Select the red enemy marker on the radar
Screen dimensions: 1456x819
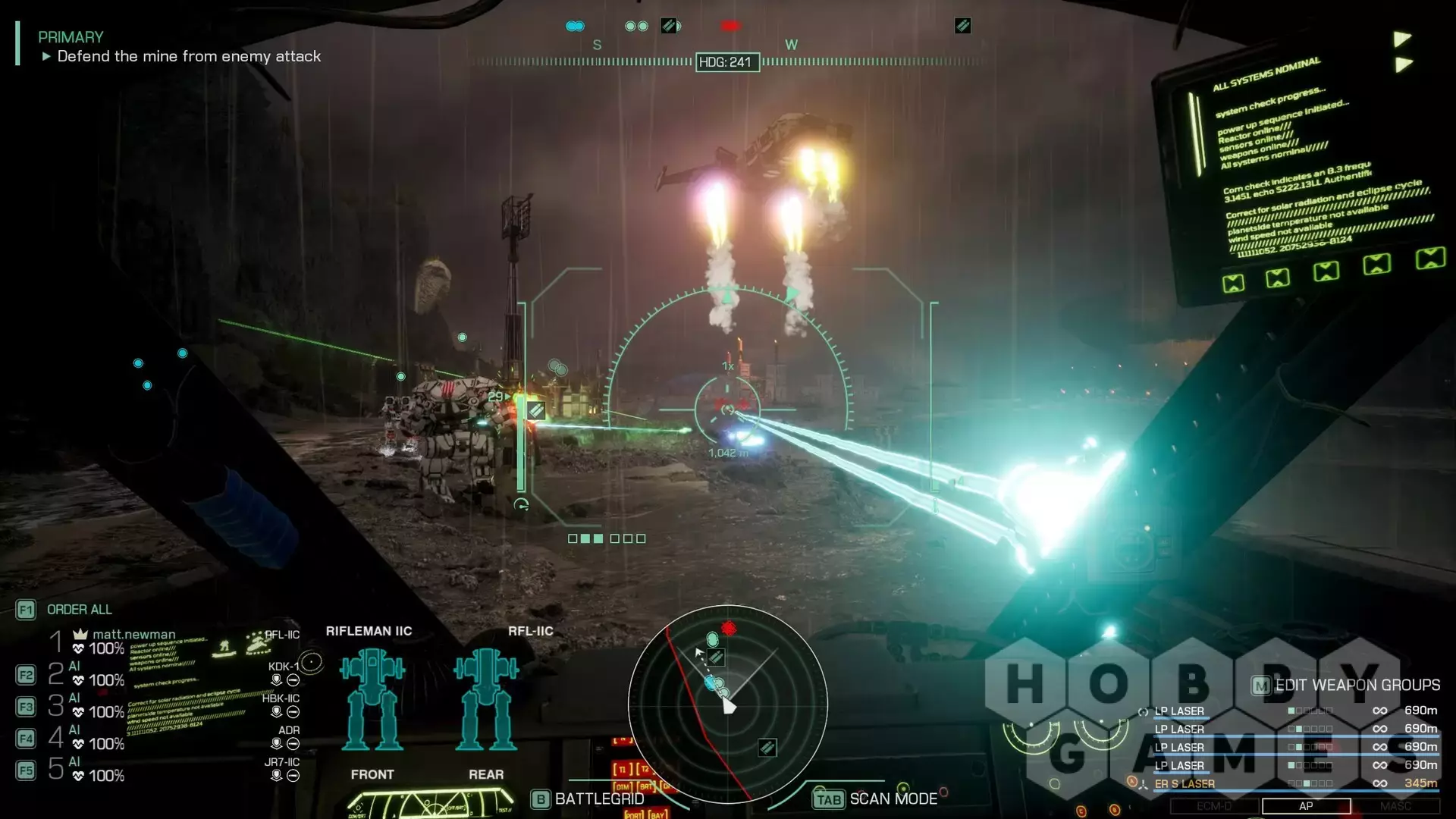729,628
